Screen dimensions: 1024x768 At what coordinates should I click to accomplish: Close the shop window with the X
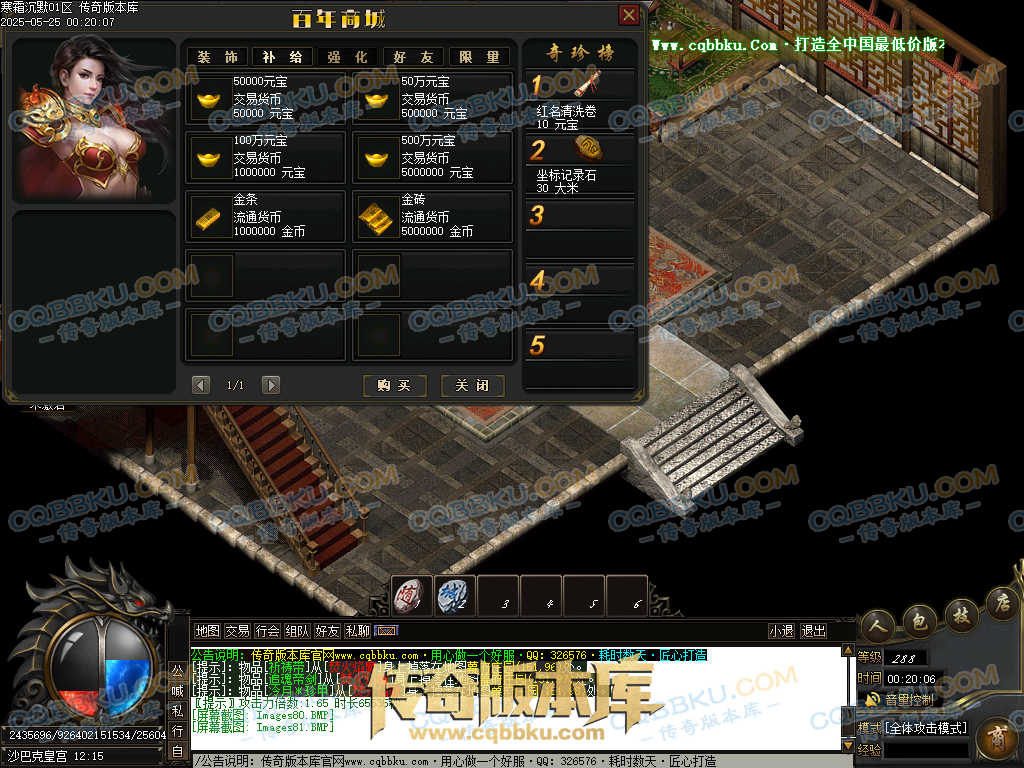[629, 15]
